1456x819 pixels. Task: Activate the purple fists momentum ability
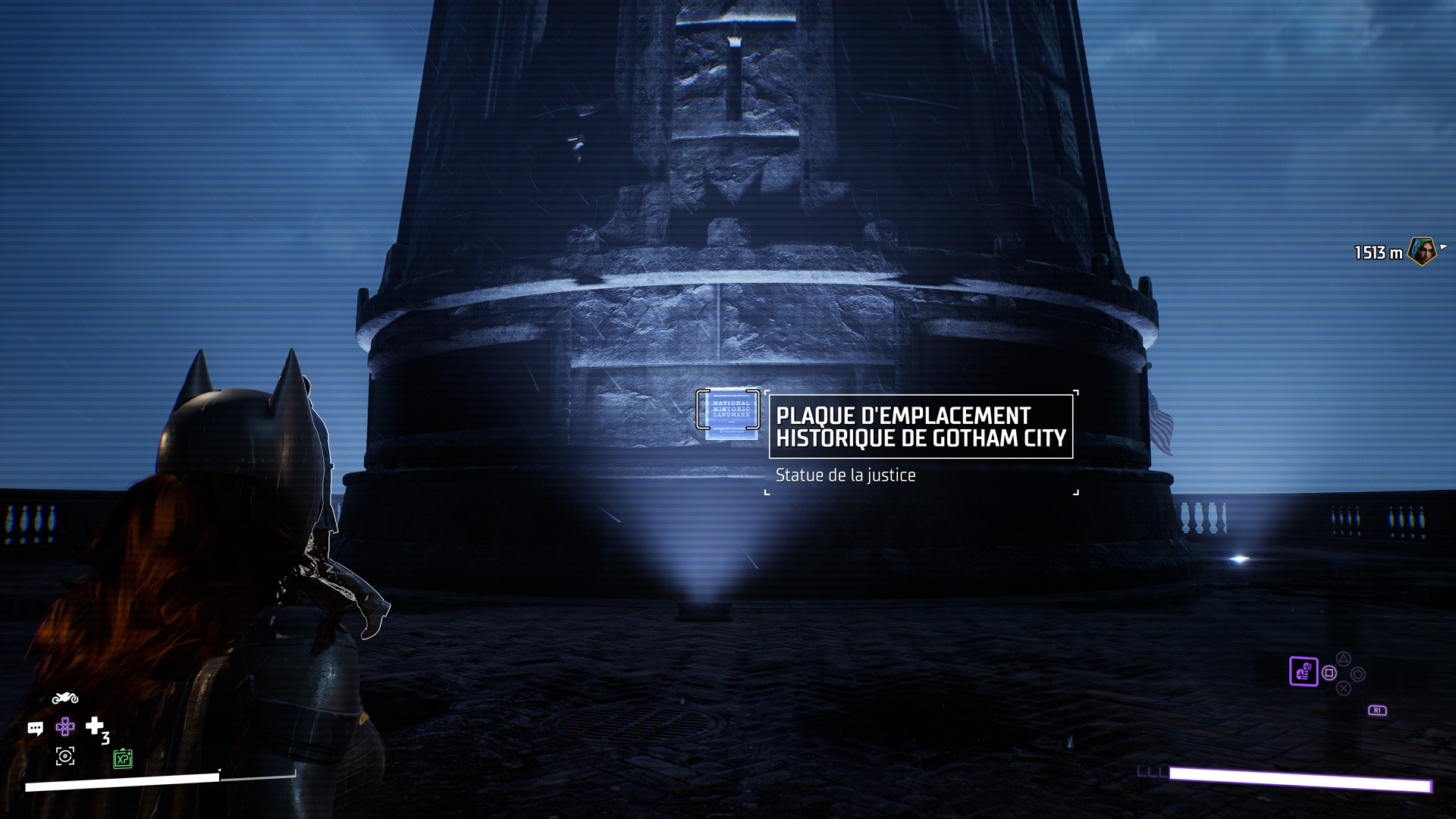[1304, 672]
